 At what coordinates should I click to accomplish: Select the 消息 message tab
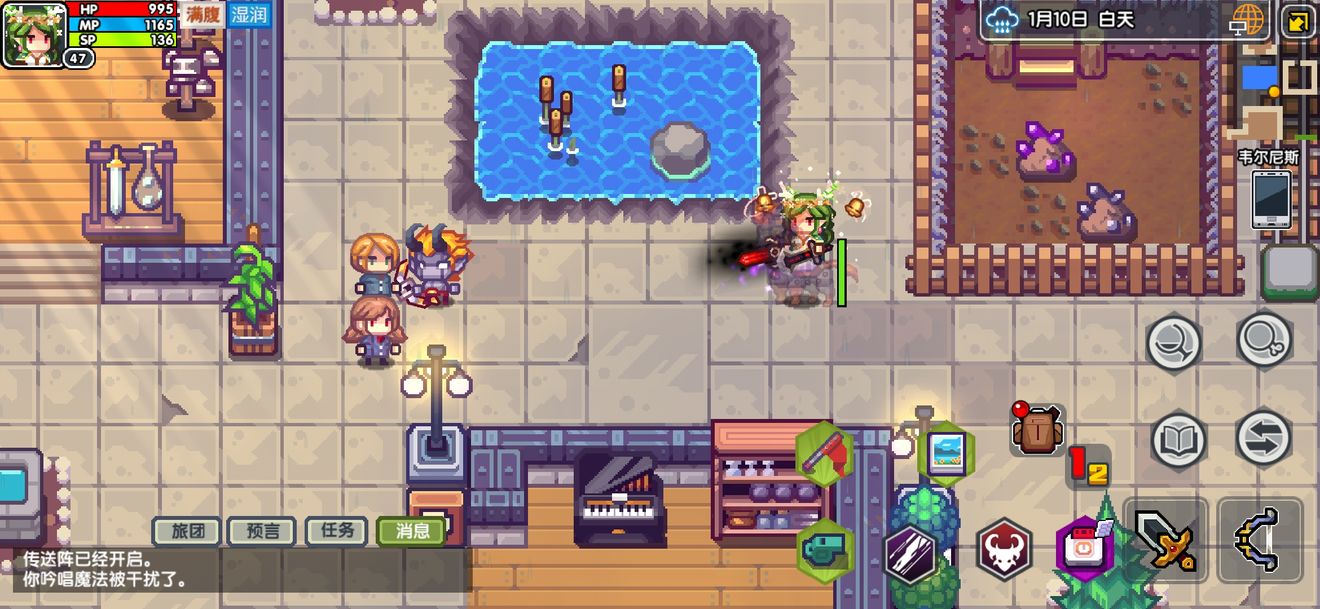pos(411,531)
